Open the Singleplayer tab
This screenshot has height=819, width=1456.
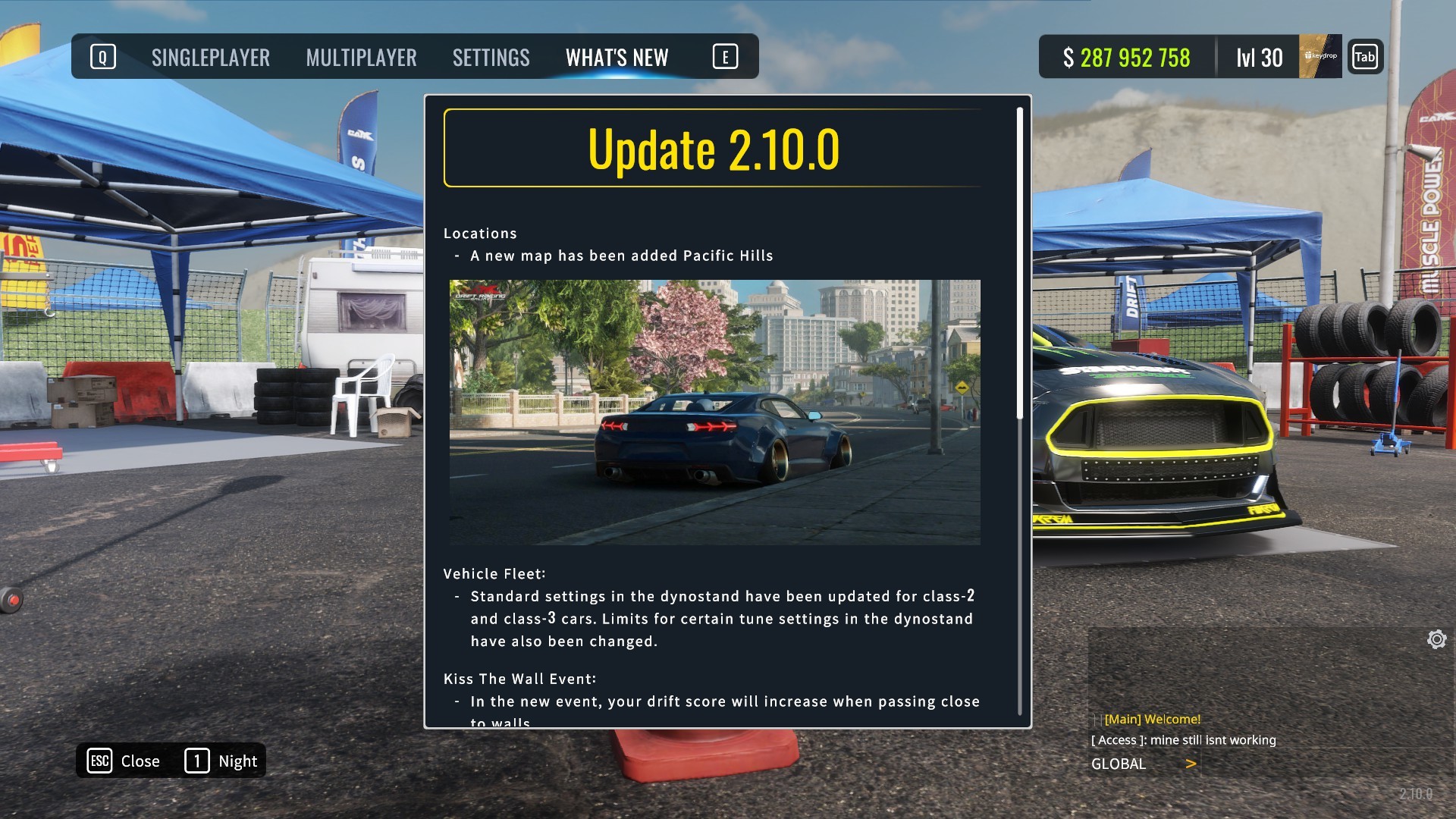(210, 58)
